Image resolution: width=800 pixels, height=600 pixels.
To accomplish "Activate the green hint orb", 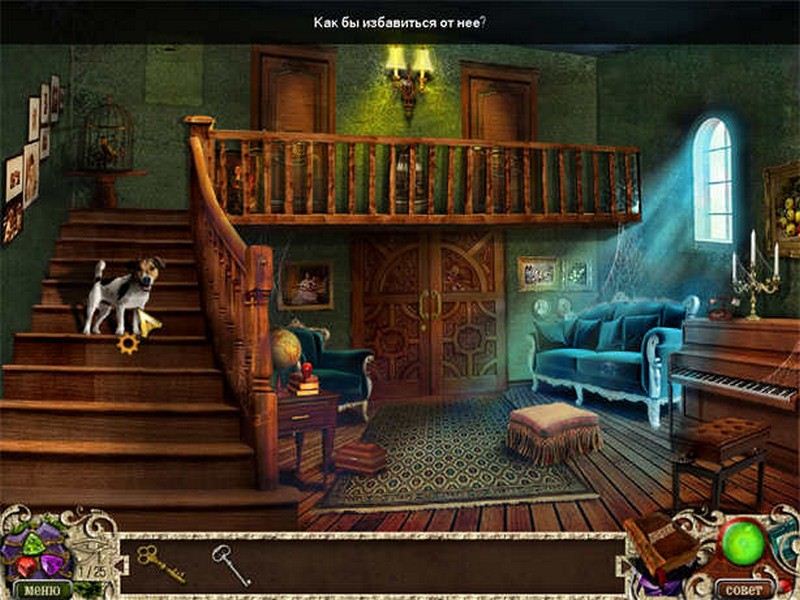I will (x=742, y=541).
